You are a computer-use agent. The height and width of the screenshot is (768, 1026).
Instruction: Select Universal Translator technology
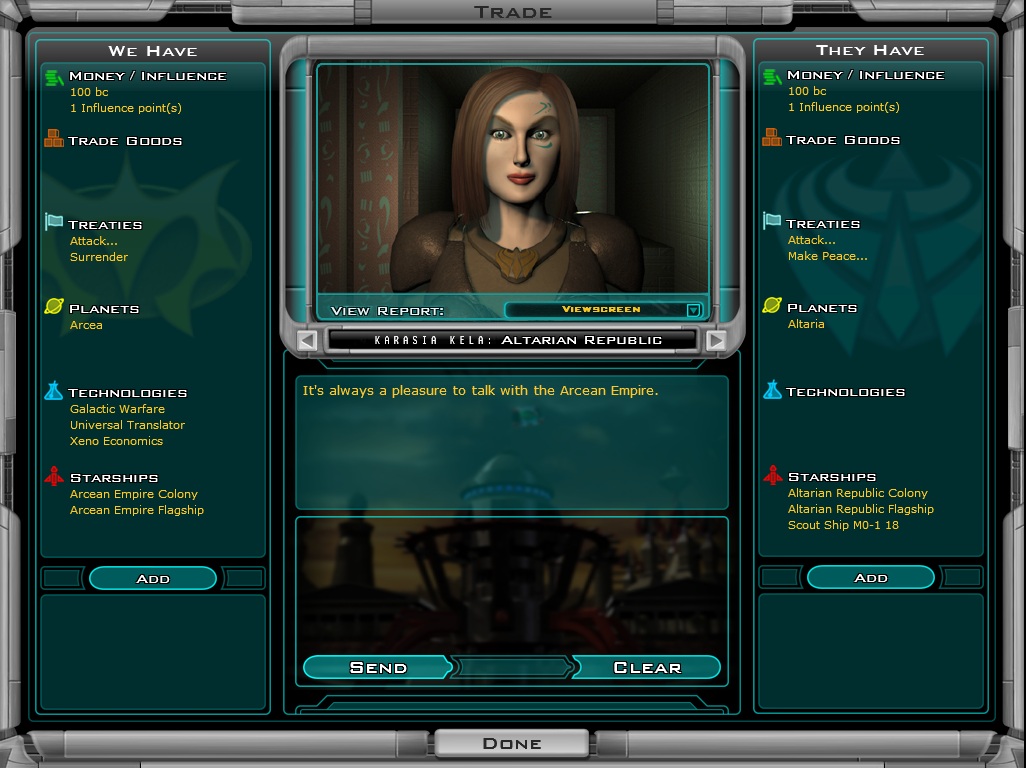127,425
